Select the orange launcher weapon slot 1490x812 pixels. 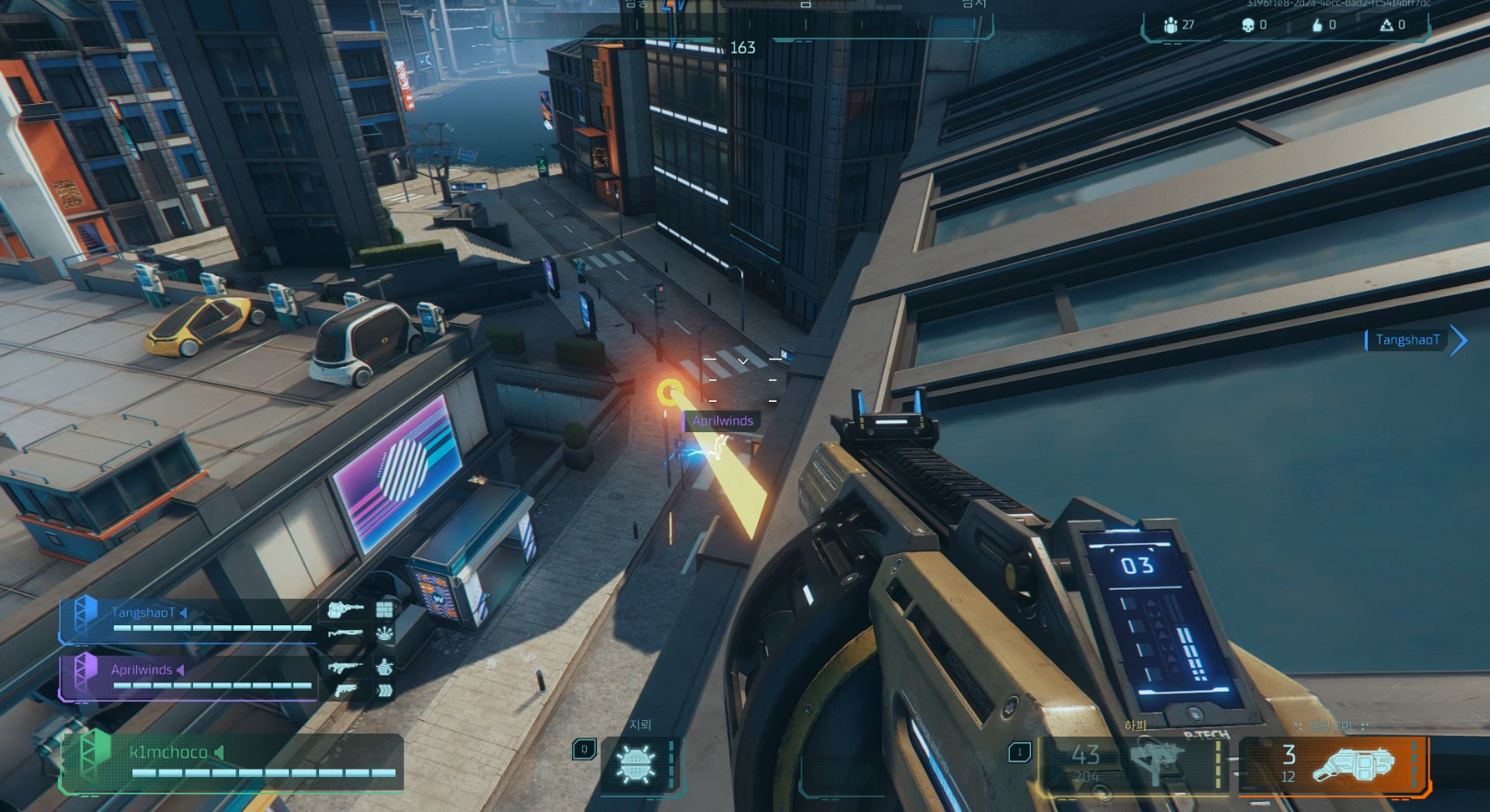coord(1334,765)
